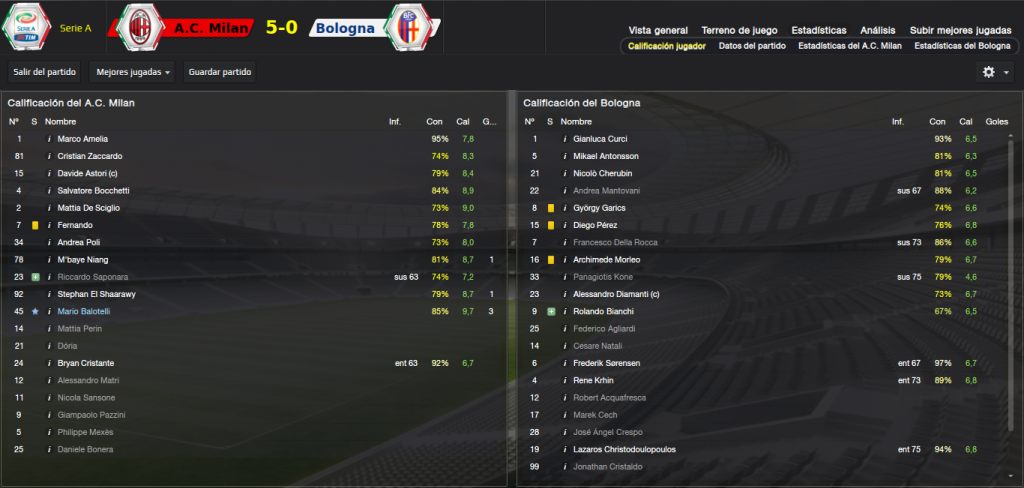
Task: Switch to Análisis tab
Action: point(878,31)
